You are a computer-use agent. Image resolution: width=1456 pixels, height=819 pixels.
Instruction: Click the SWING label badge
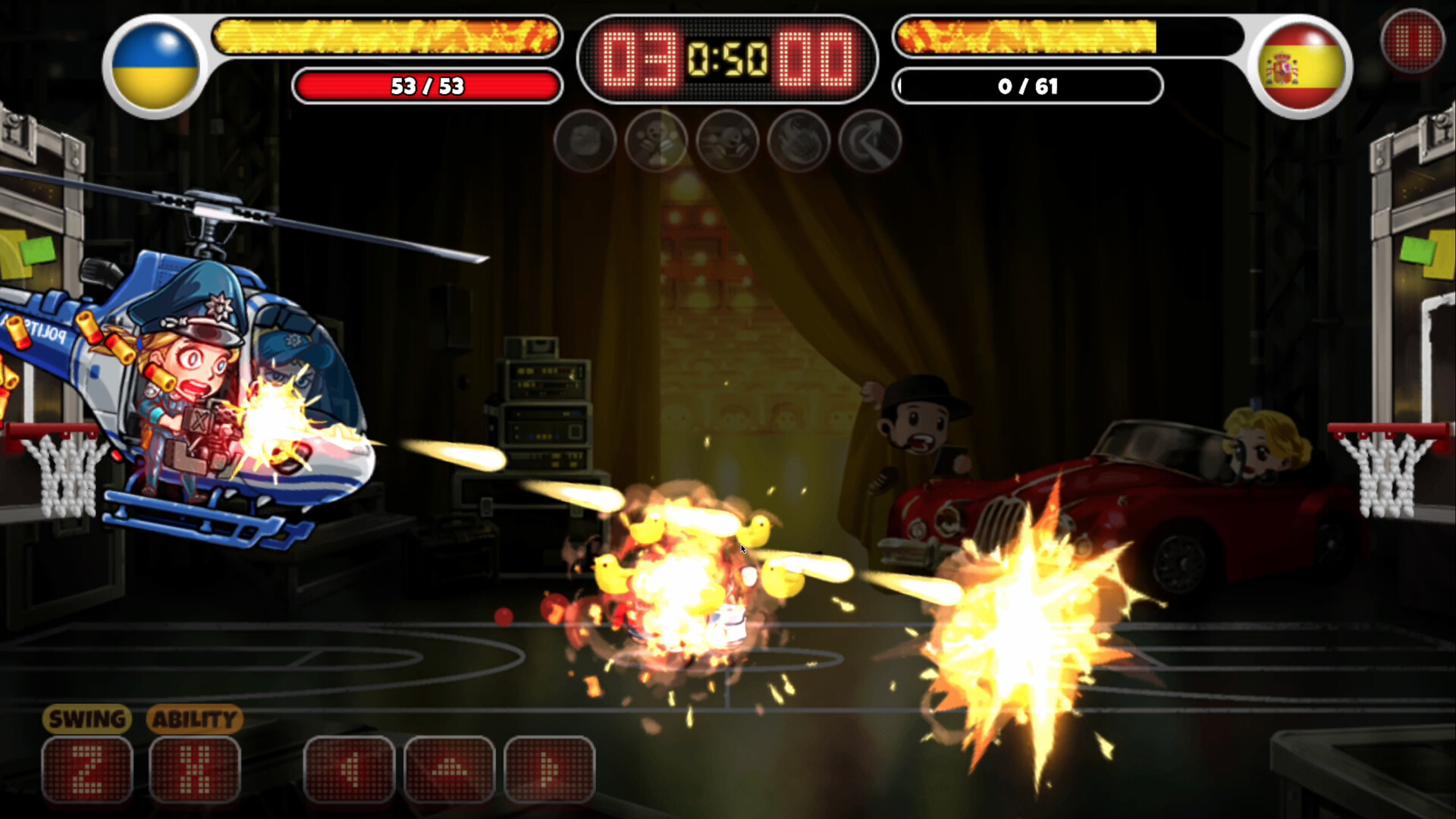pos(86,719)
